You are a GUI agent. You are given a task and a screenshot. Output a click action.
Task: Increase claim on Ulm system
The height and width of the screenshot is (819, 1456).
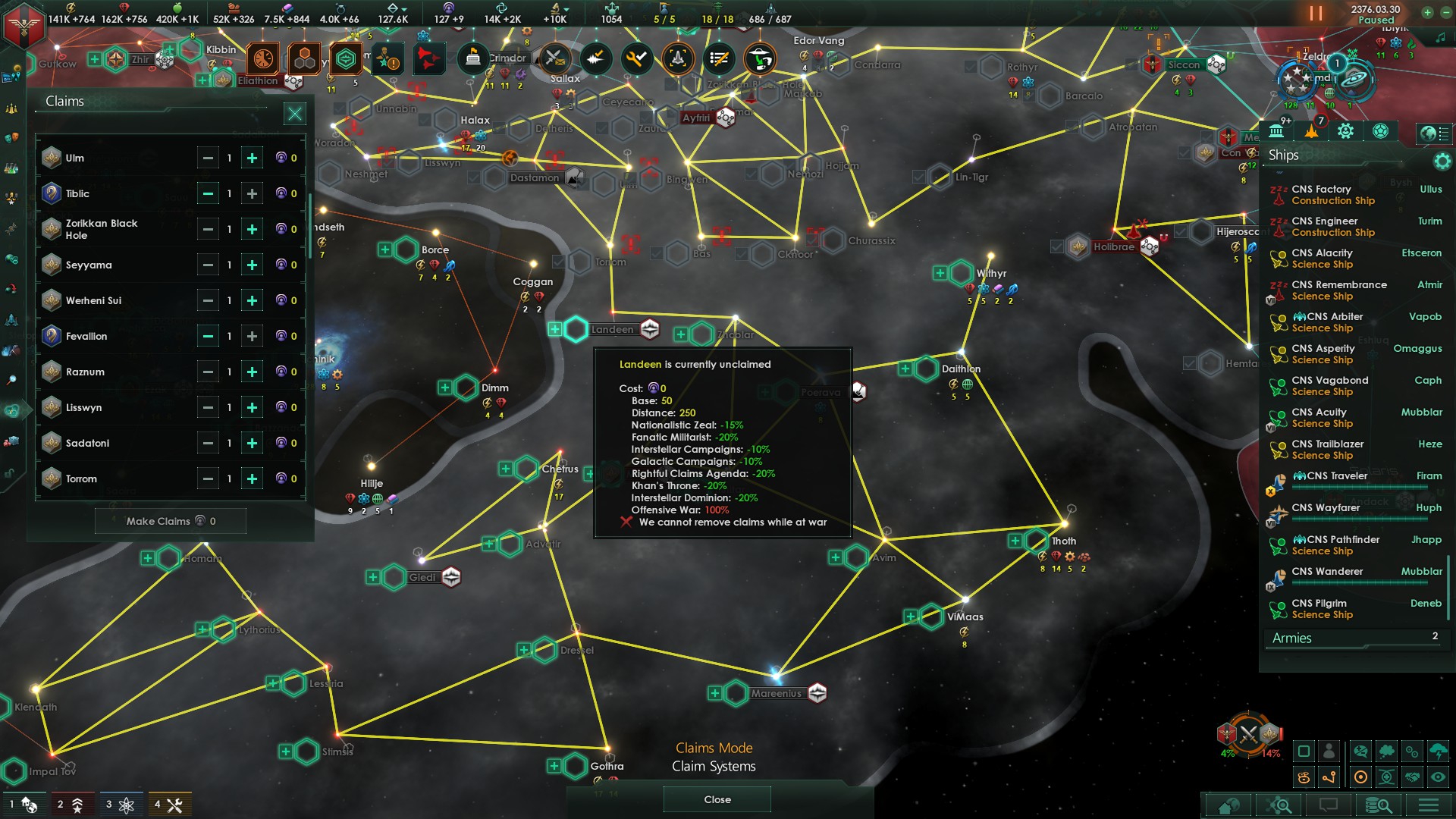(x=252, y=158)
